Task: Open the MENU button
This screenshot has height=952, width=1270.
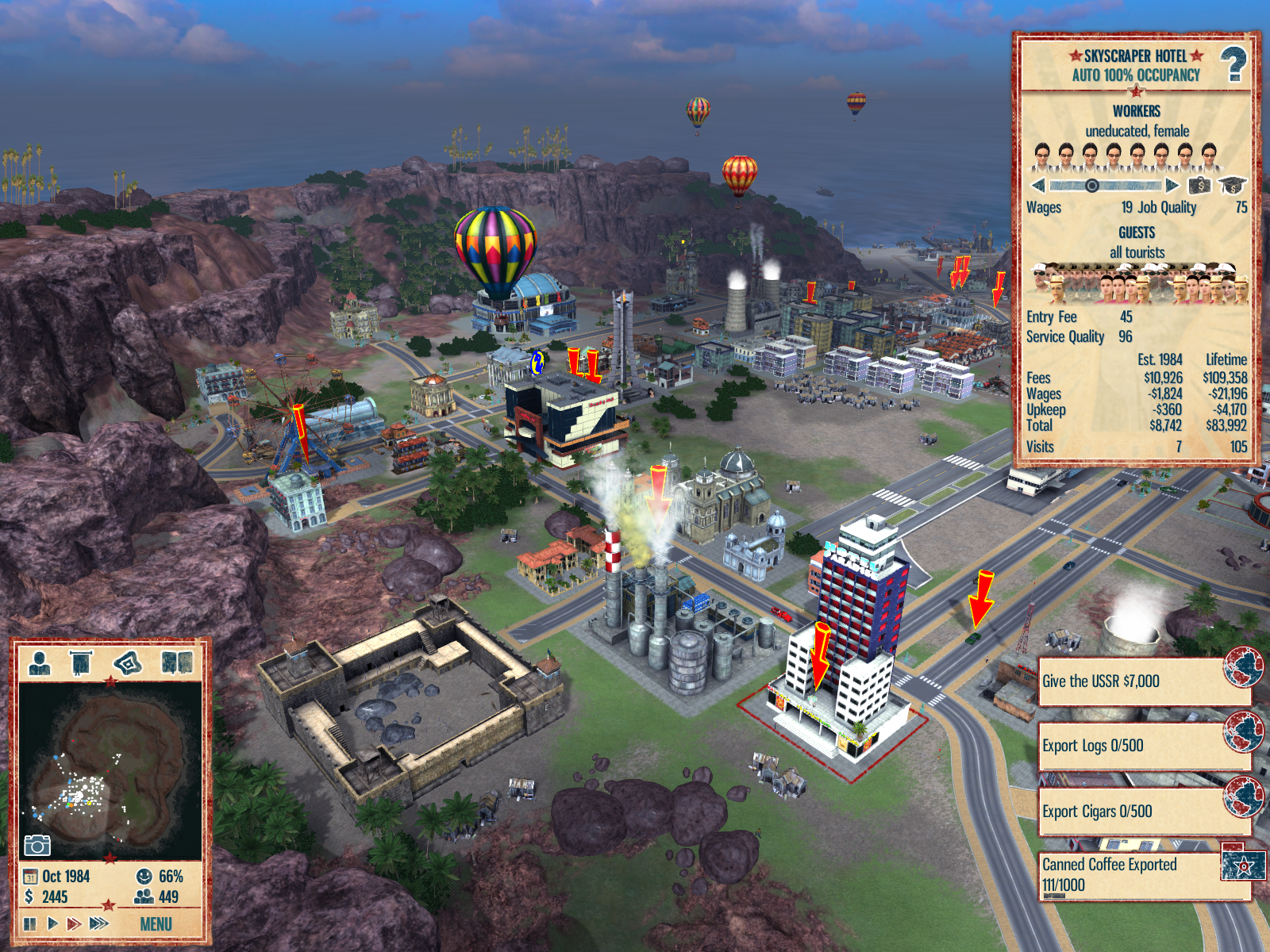Action: [156, 924]
